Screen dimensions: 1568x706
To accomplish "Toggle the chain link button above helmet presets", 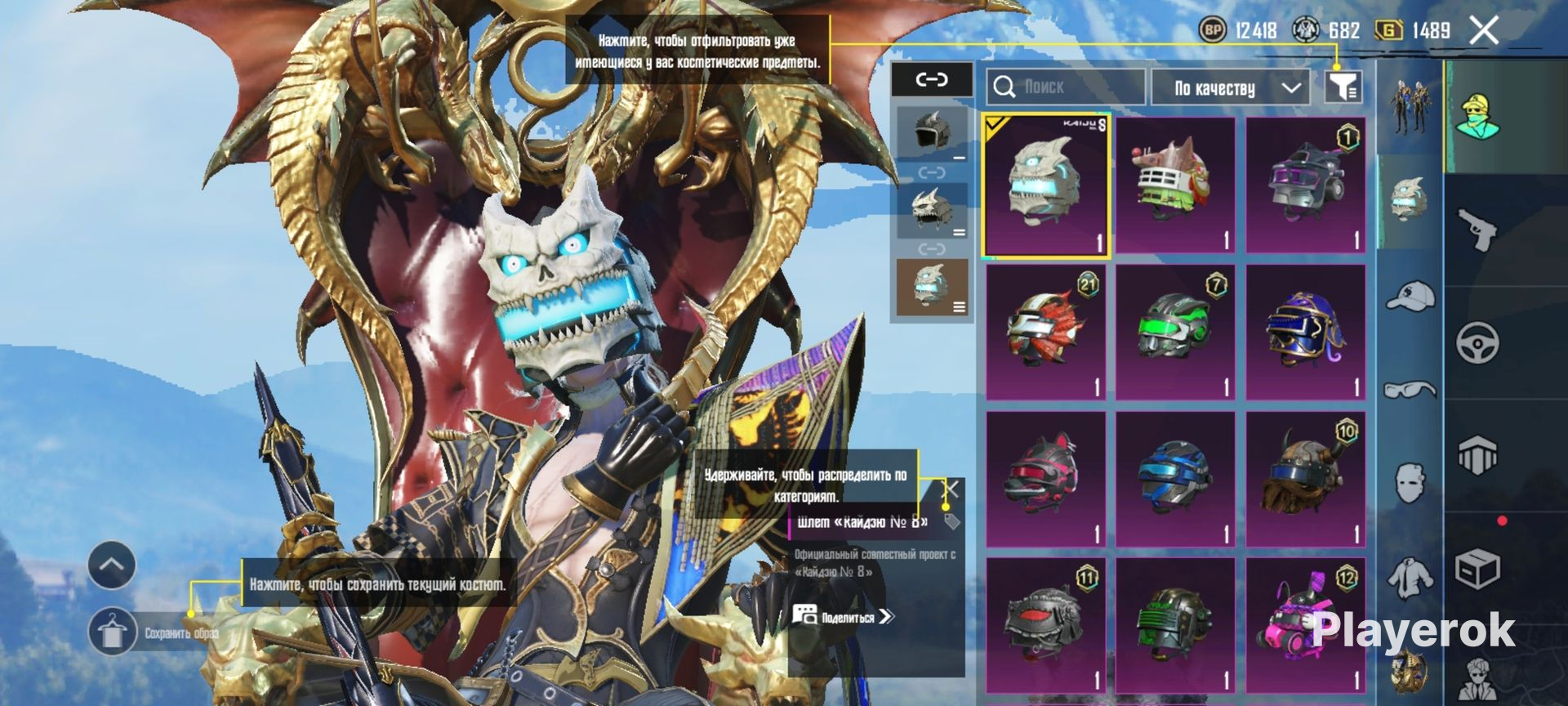I will (931, 80).
